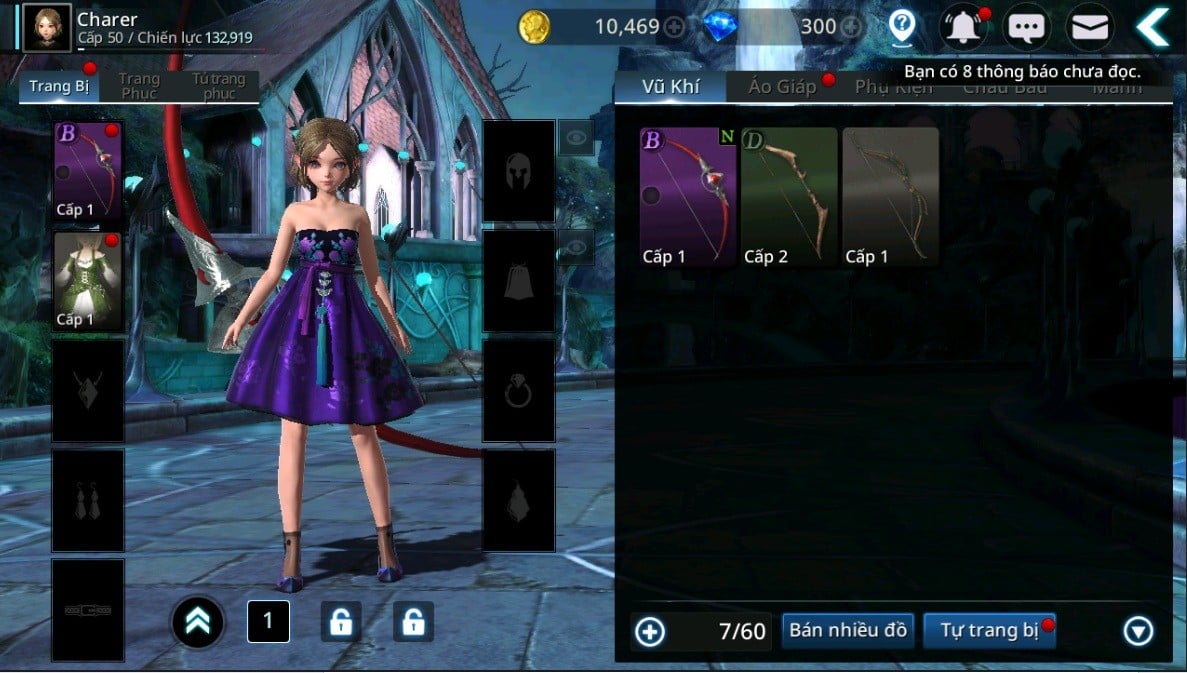Add gold with the coin plus button
The image size is (1187, 673).
tap(675, 27)
